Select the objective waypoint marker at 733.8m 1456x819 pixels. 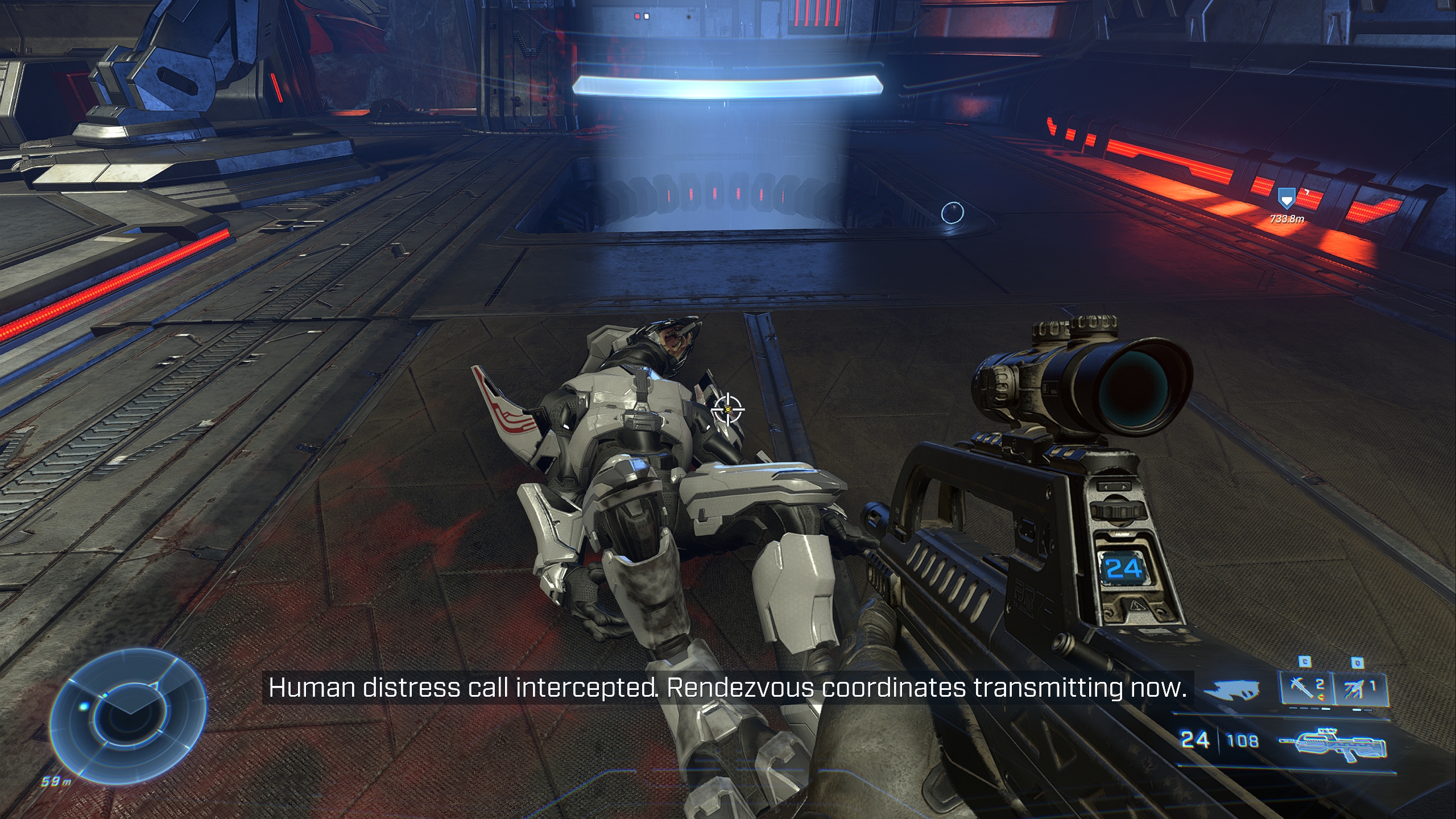1285,198
